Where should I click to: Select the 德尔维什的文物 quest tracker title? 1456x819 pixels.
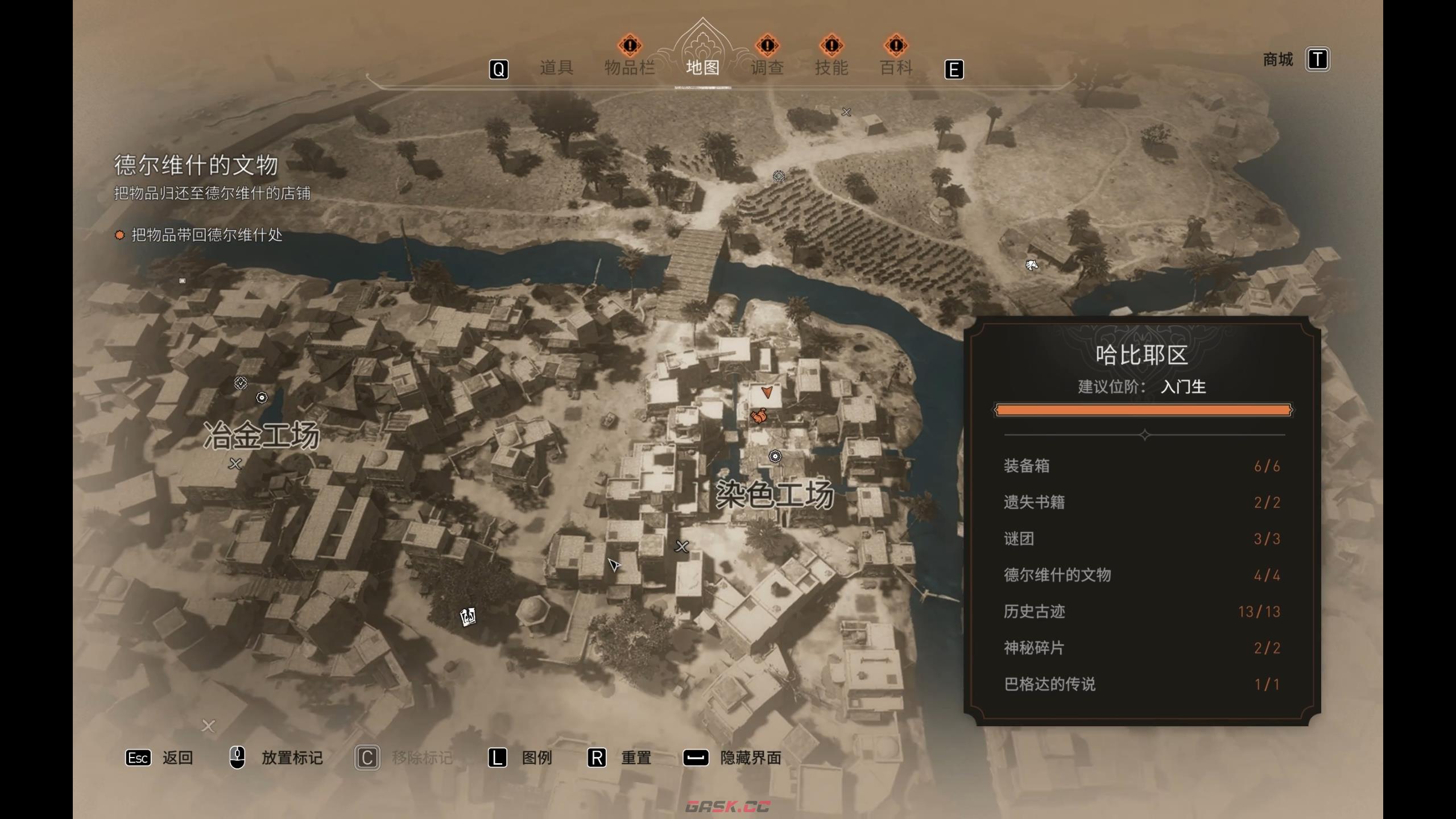tap(196, 165)
